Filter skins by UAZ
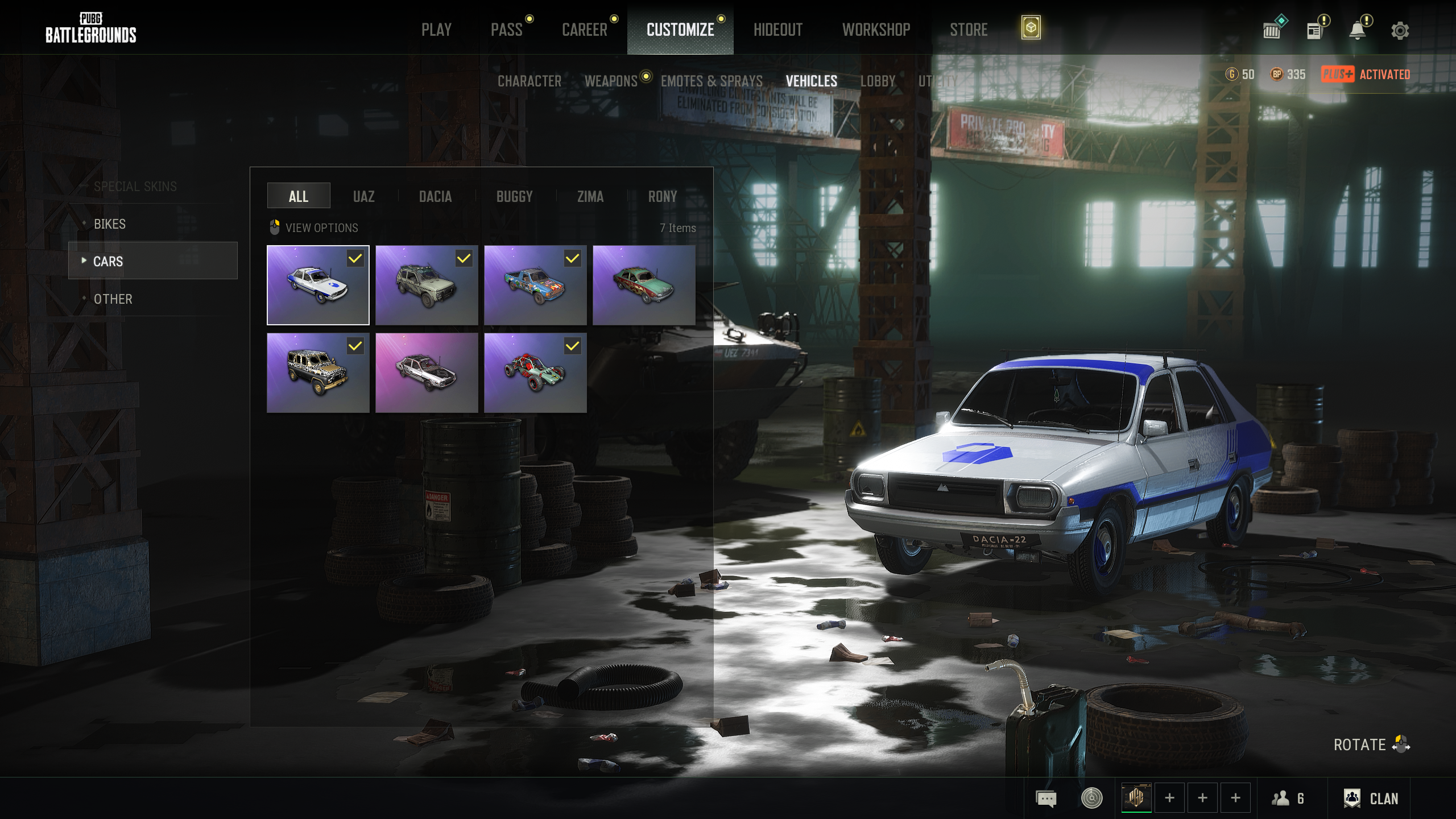 point(363,196)
